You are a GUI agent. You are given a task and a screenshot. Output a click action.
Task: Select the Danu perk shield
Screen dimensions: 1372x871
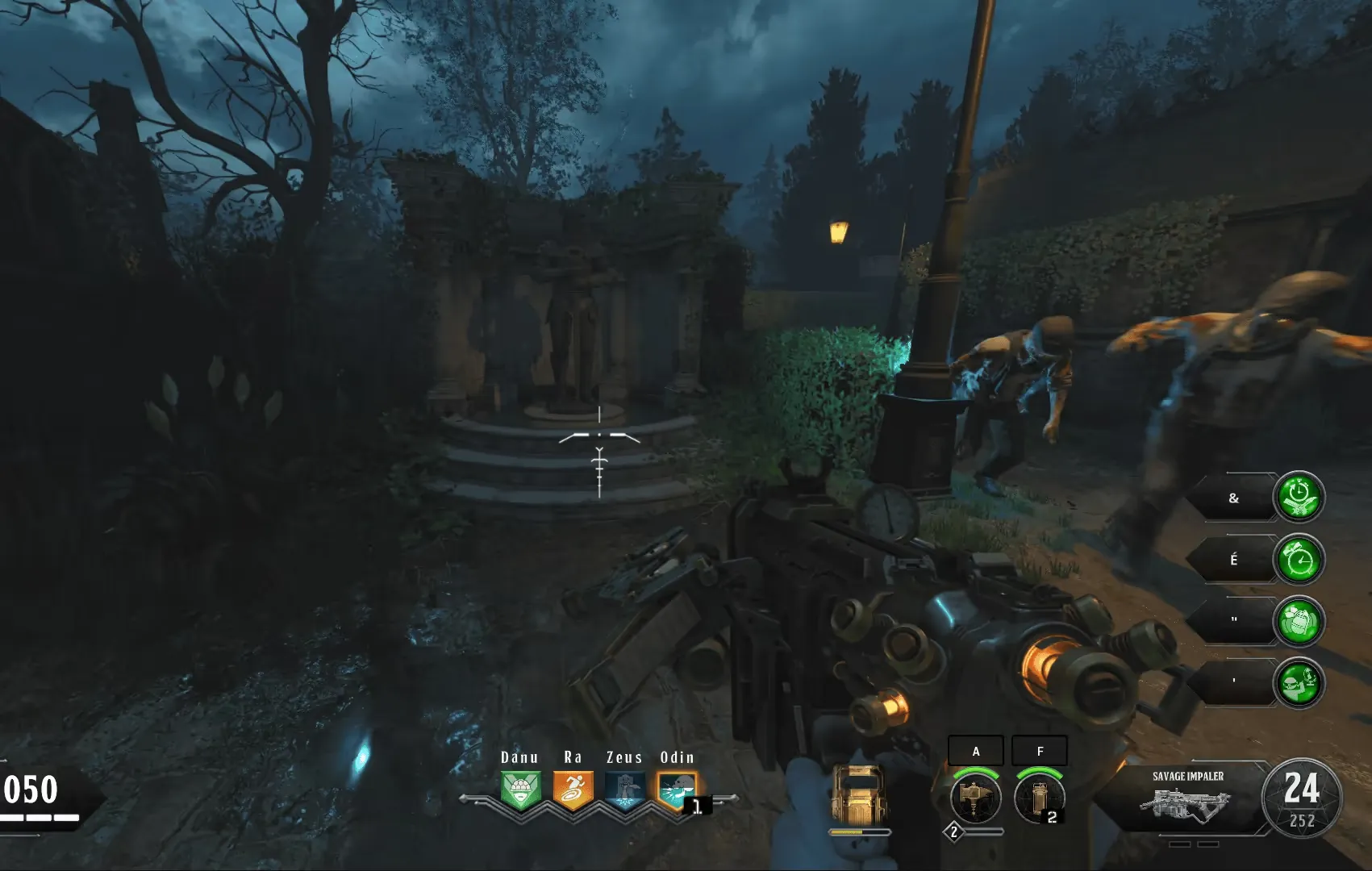520,790
